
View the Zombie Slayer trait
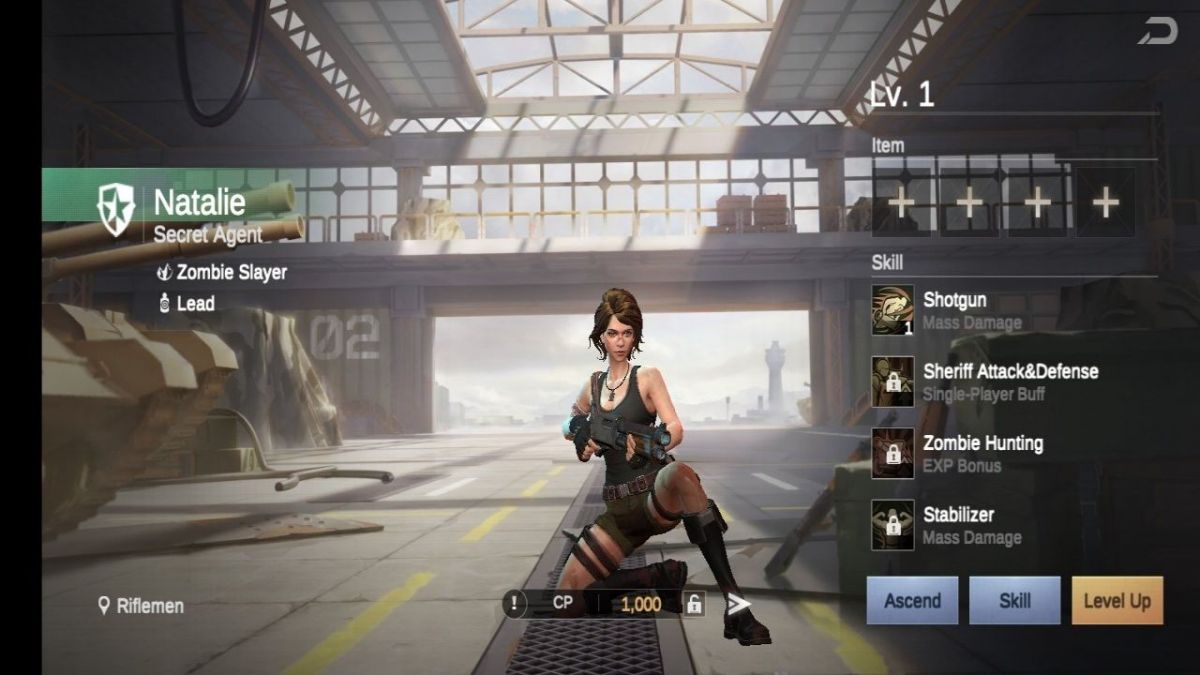click(222, 272)
